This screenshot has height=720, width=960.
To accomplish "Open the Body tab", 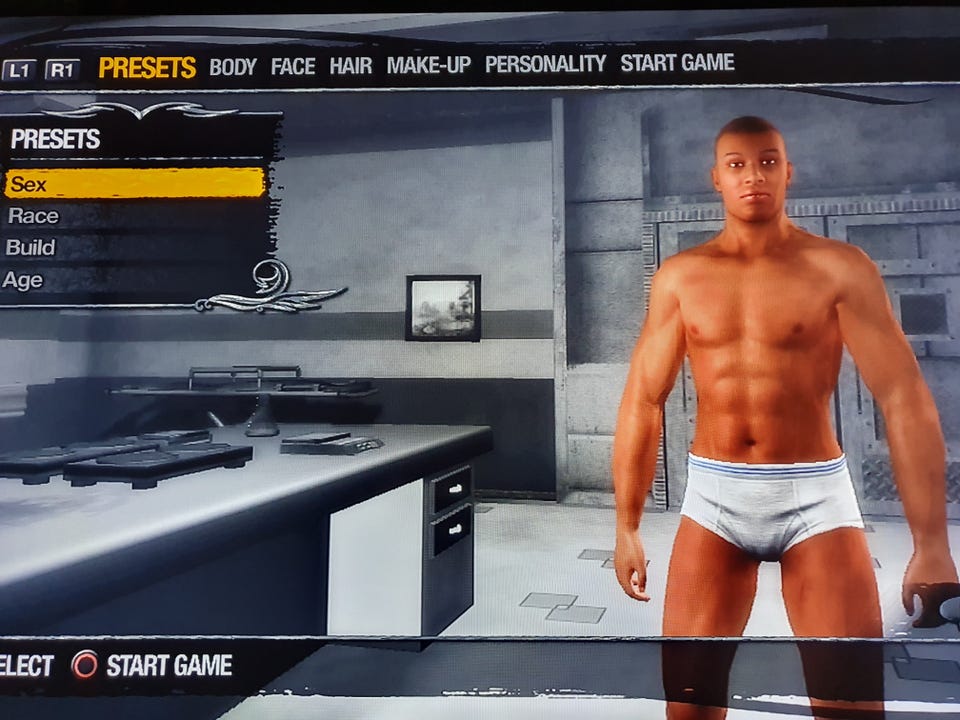I will (233, 67).
